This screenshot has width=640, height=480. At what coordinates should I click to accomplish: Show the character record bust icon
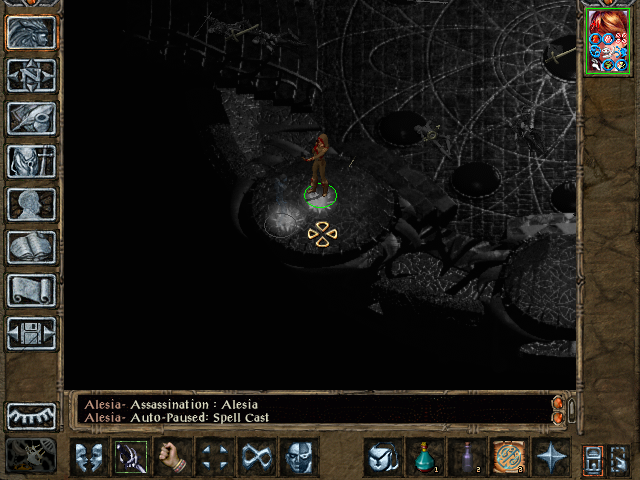tap(32, 204)
